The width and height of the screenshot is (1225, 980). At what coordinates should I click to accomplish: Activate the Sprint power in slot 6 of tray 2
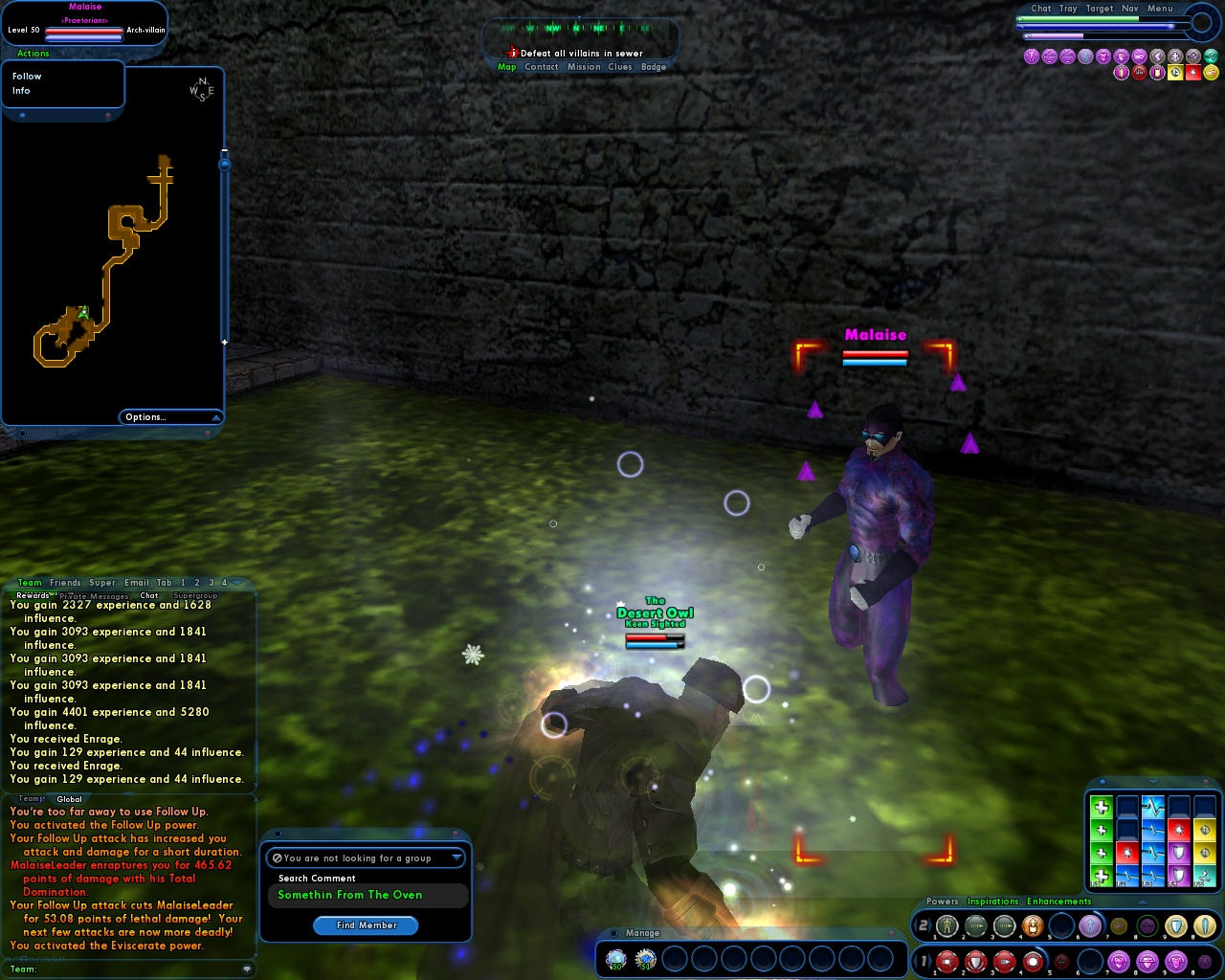pos(1089,925)
